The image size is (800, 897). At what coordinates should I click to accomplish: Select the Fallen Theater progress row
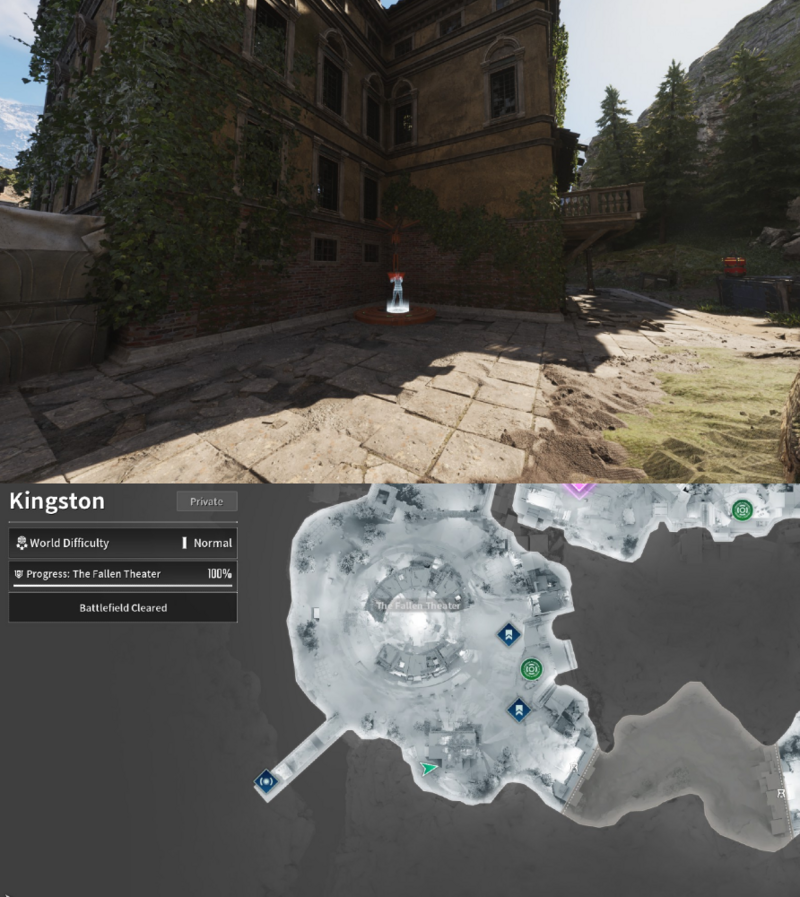(123, 574)
